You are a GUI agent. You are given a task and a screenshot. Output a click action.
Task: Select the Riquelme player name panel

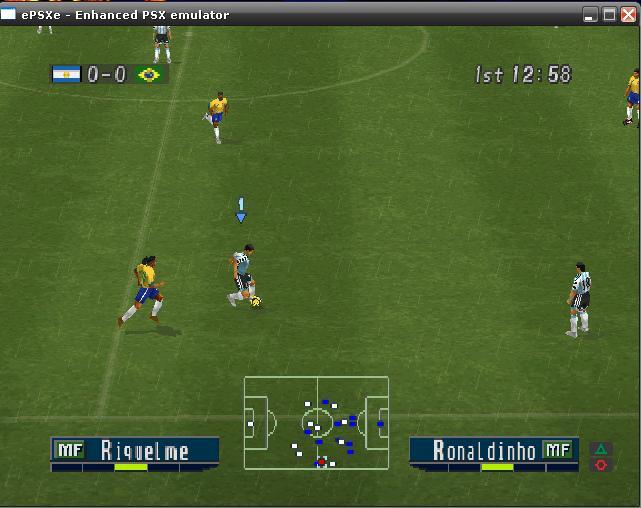click(135, 451)
